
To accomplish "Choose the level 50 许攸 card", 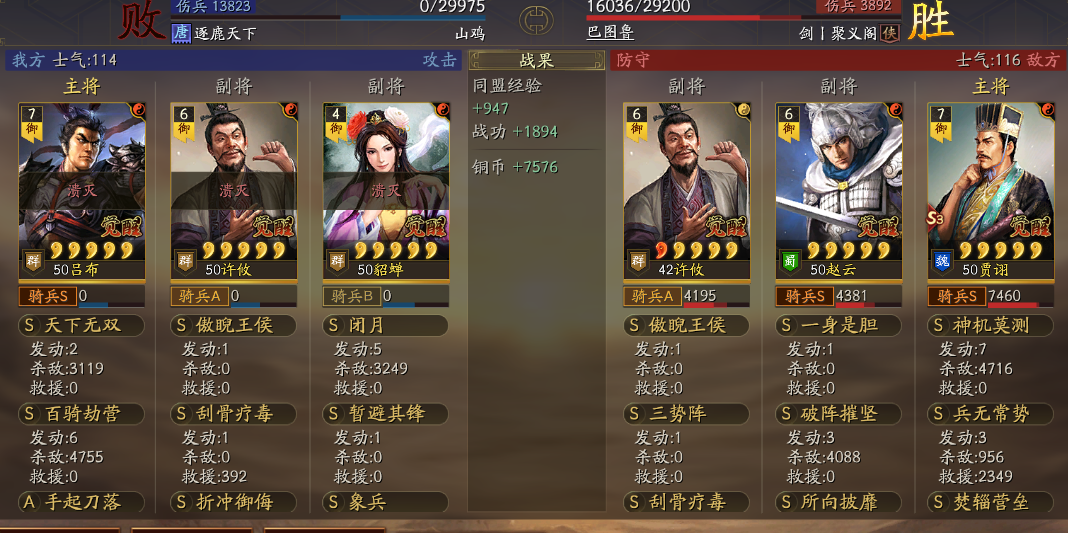I will click(x=234, y=190).
